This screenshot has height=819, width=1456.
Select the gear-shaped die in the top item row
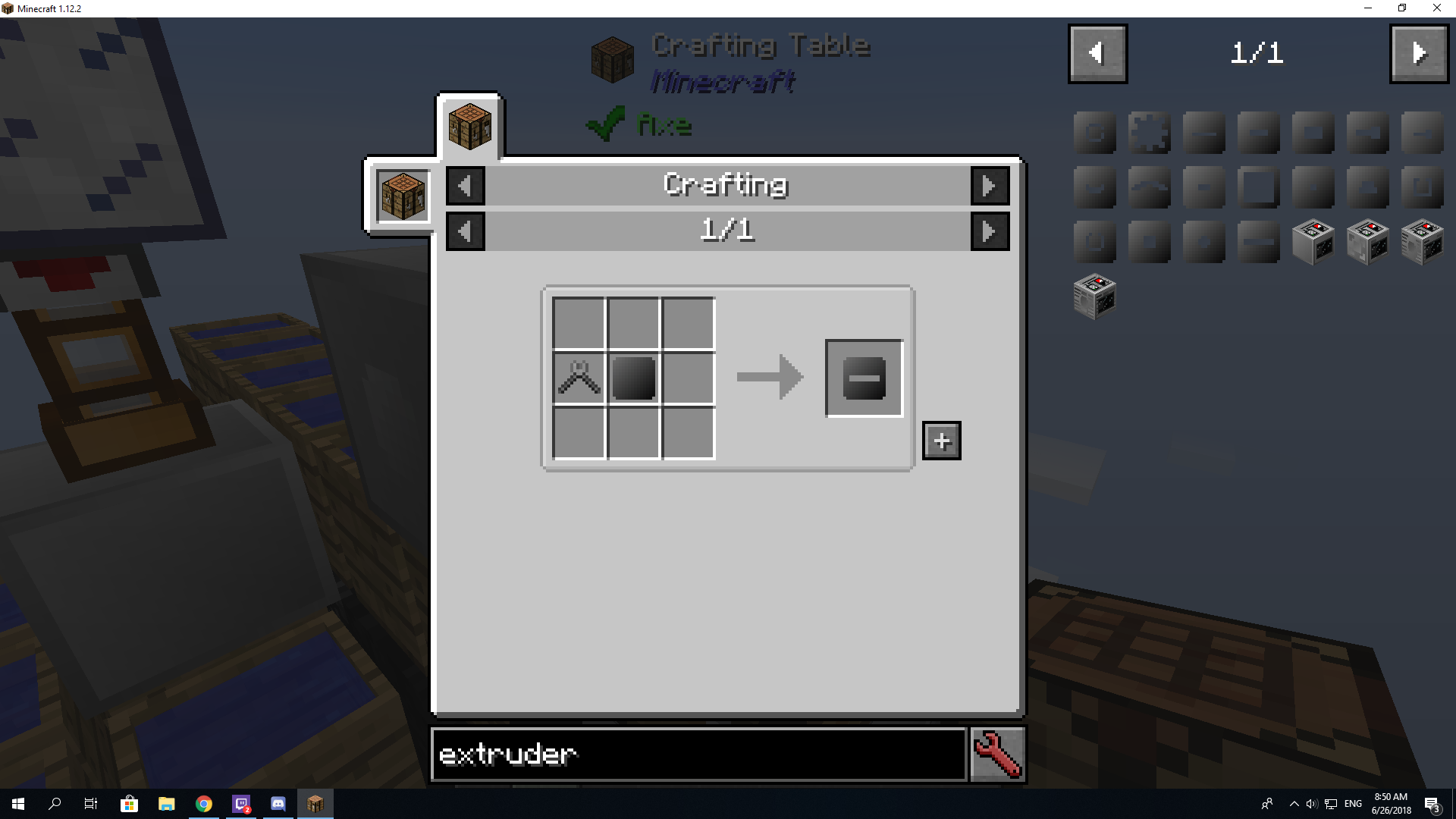point(1149,133)
